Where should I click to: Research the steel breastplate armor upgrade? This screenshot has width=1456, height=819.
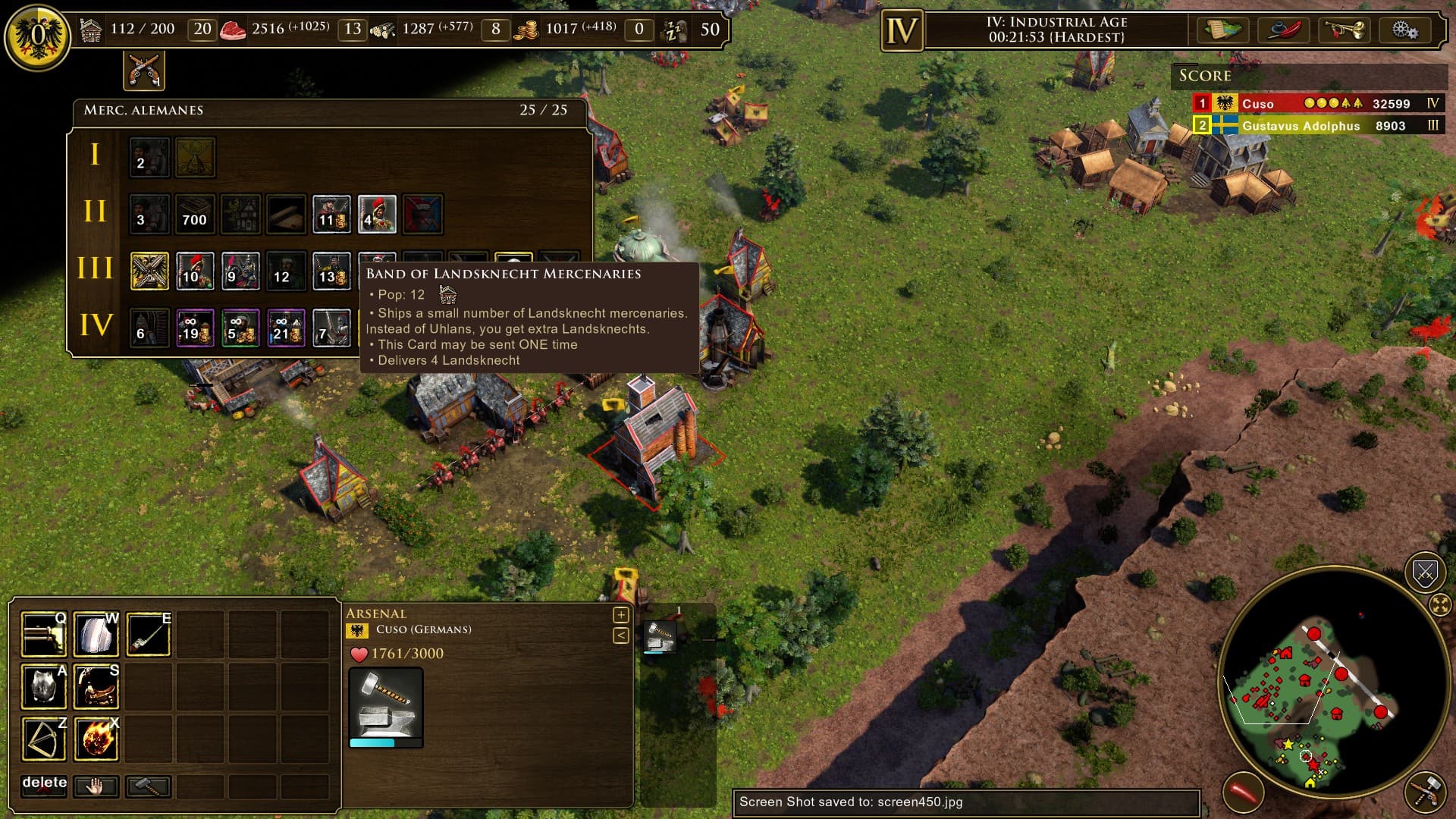pos(43,686)
